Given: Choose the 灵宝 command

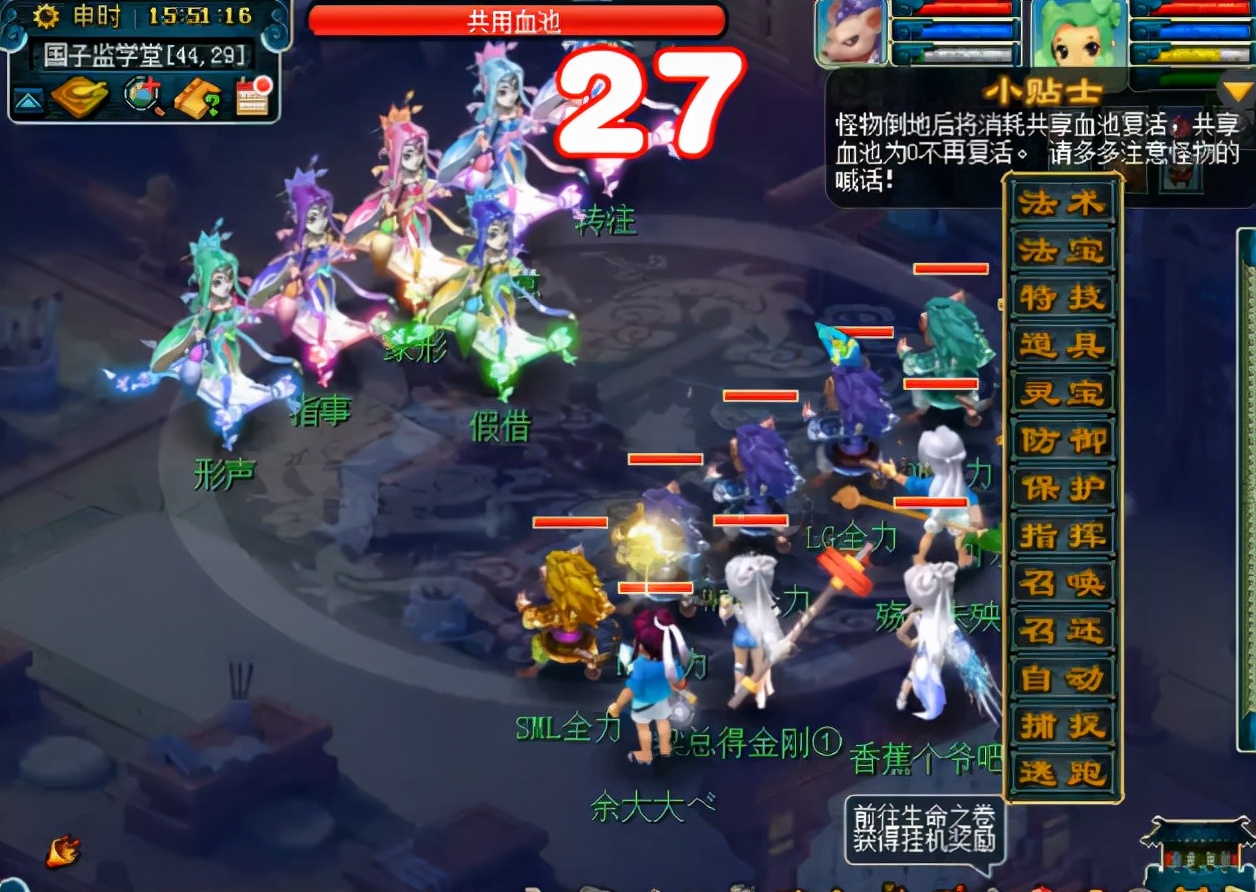Looking at the screenshot, I should point(1062,393).
